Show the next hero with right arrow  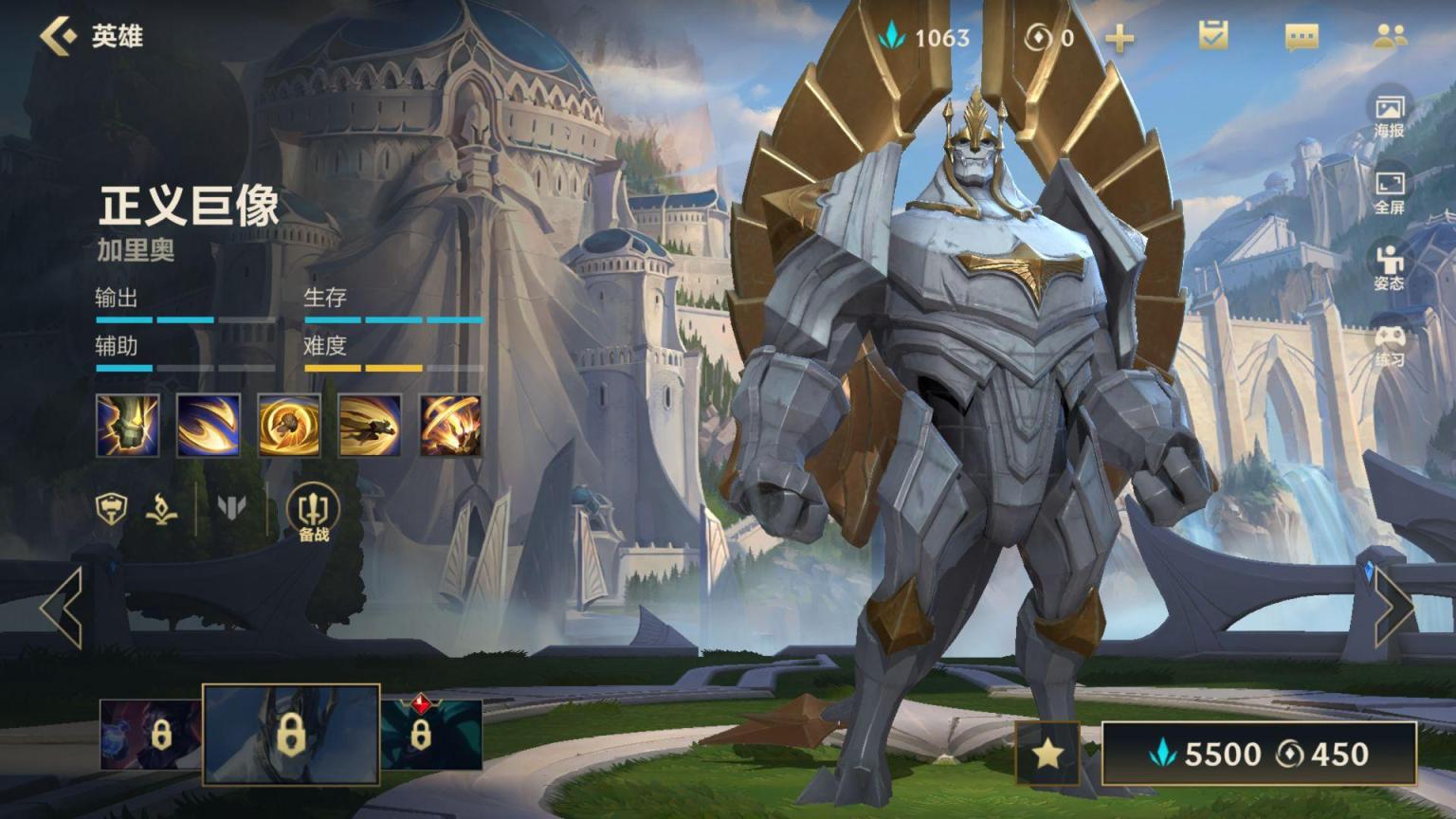pyautogui.click(x=1393, y=608)
